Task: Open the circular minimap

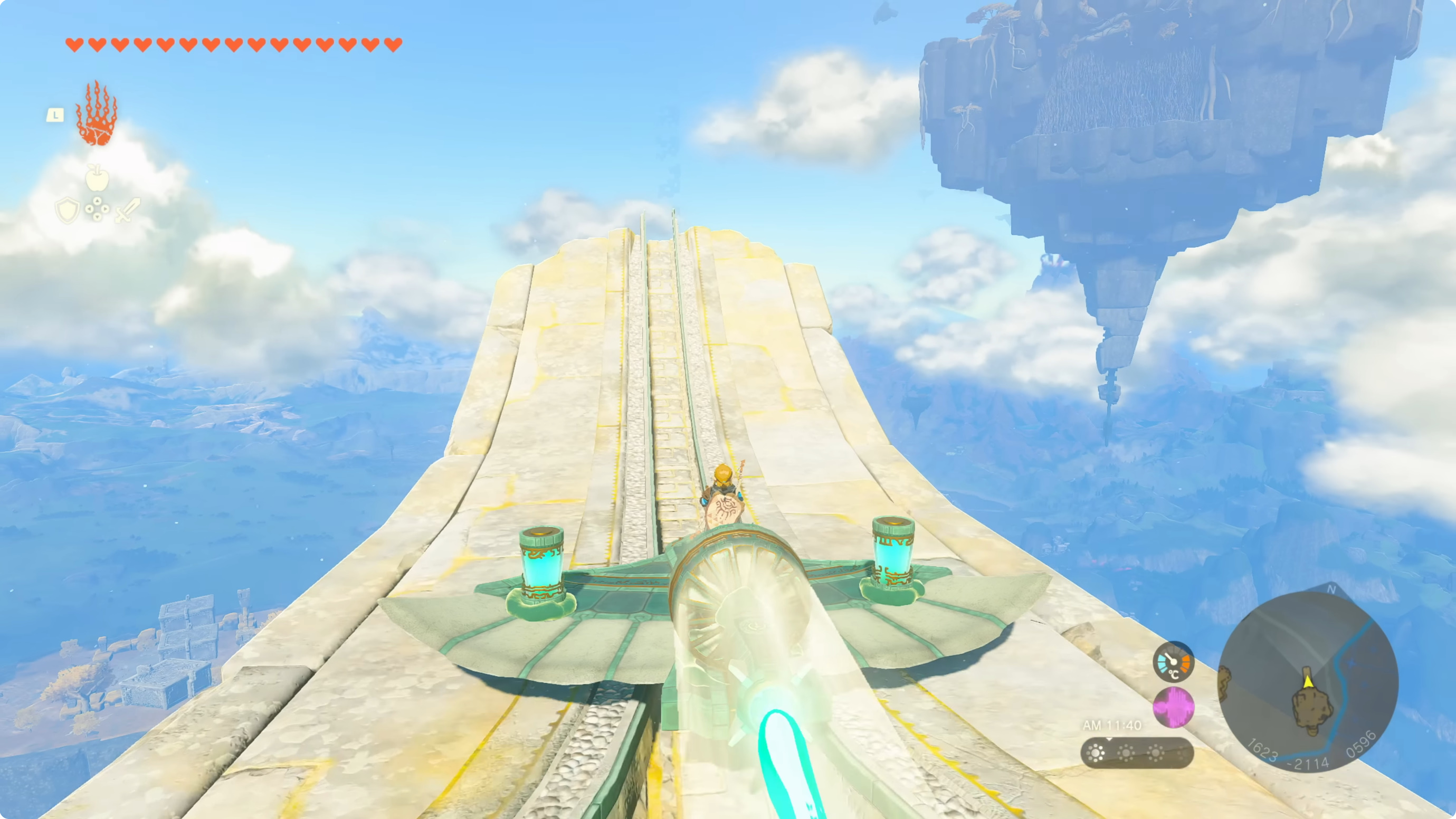Action: [x=1307, y=681]
